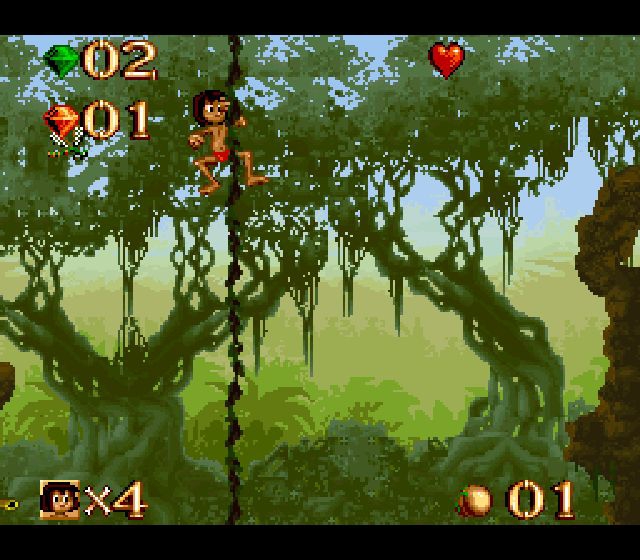This screenshot has width=640, height=560.
Task: Click the red heart health icon
Action: point(447,60)
